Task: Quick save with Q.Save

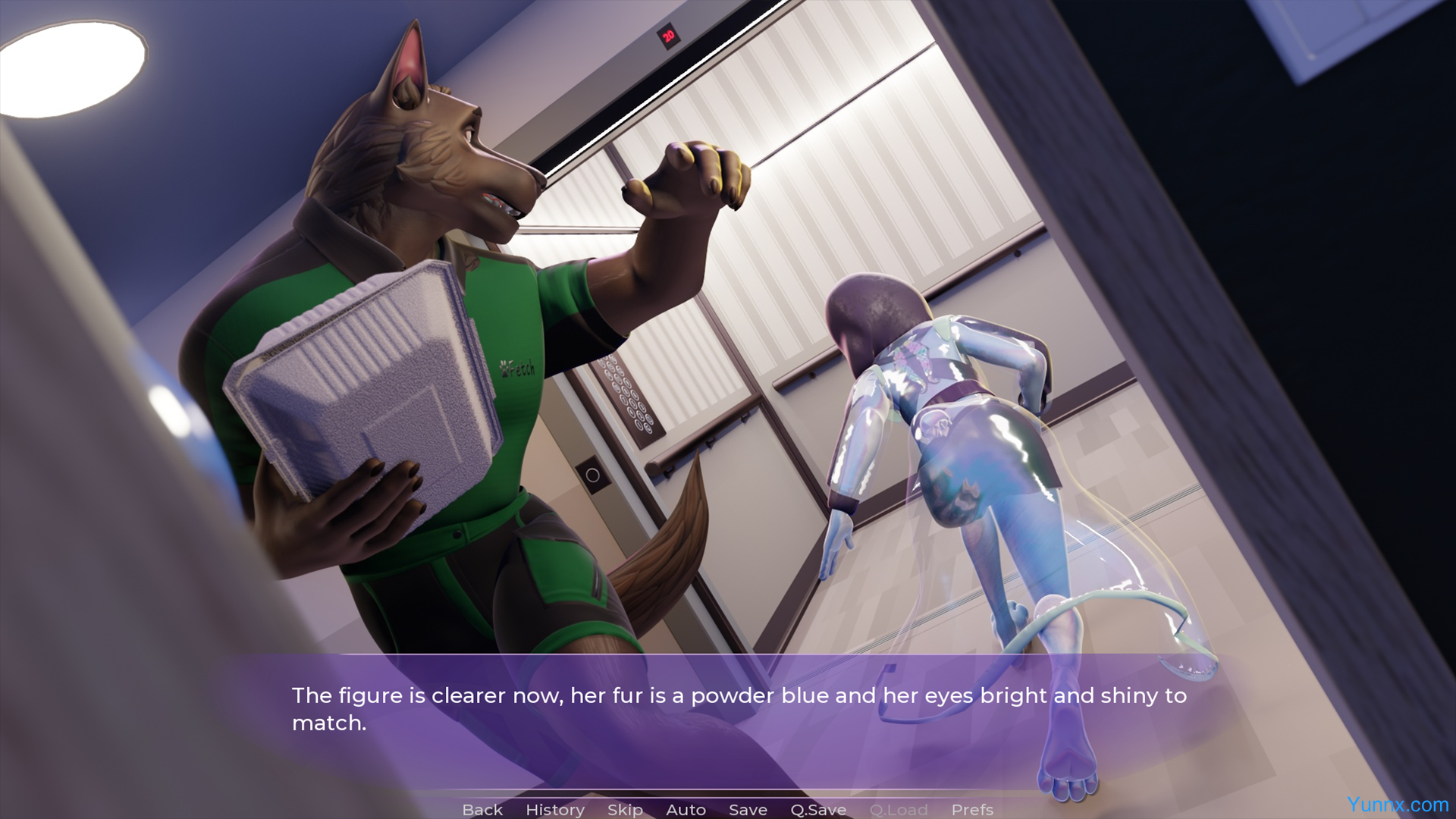Action: point(818,810)
